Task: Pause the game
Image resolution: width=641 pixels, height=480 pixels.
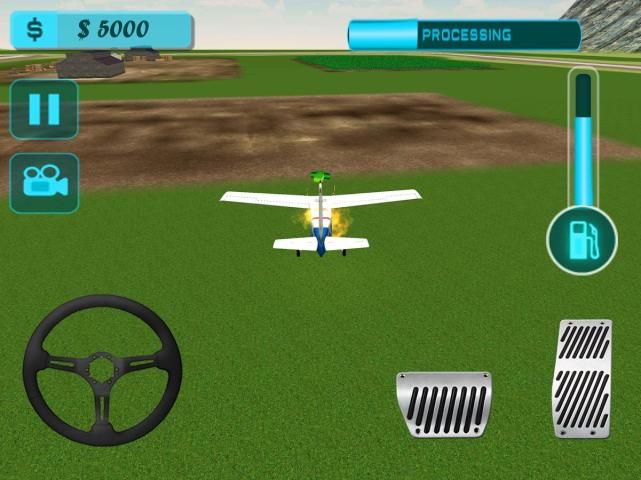Action: coord(44,109)
